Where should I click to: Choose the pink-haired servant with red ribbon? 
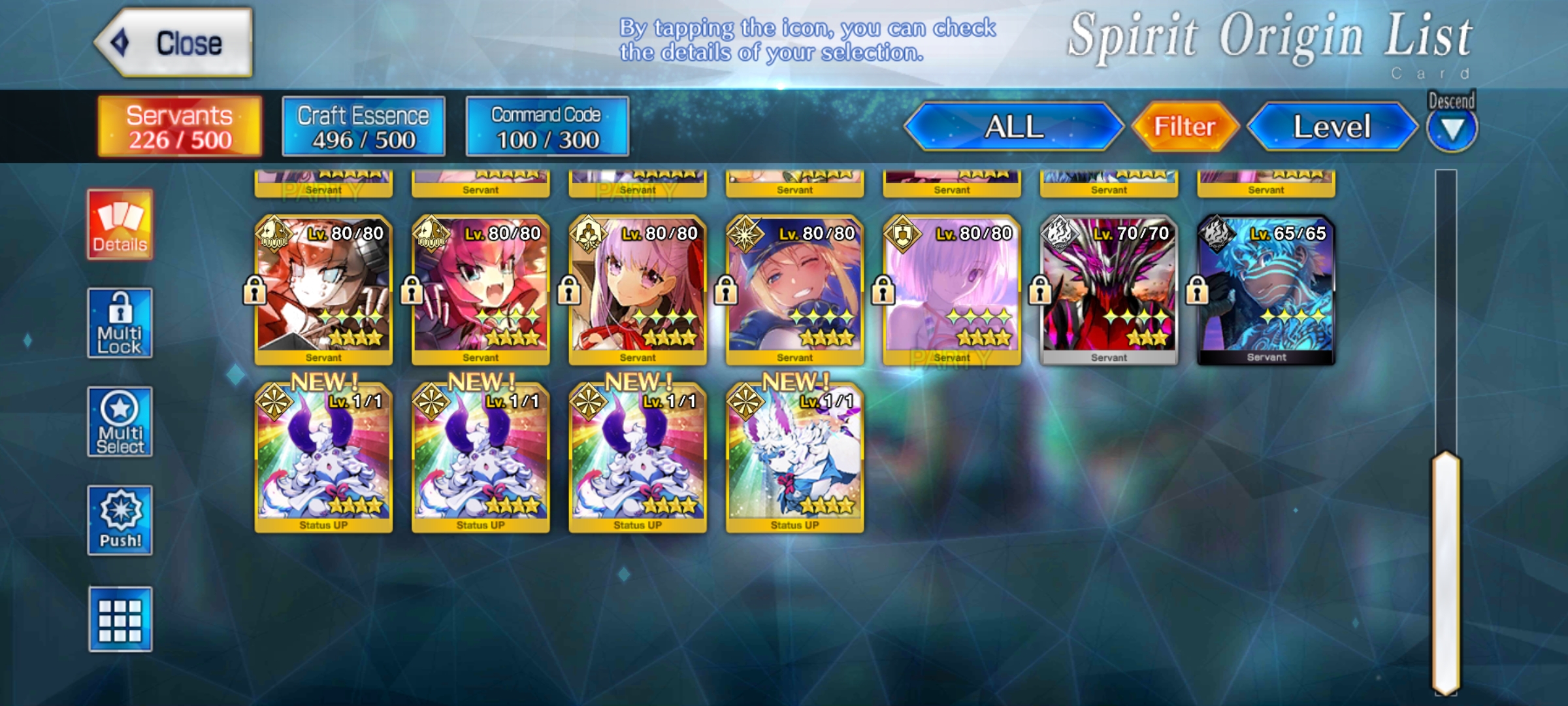click(x=638, y=290)
